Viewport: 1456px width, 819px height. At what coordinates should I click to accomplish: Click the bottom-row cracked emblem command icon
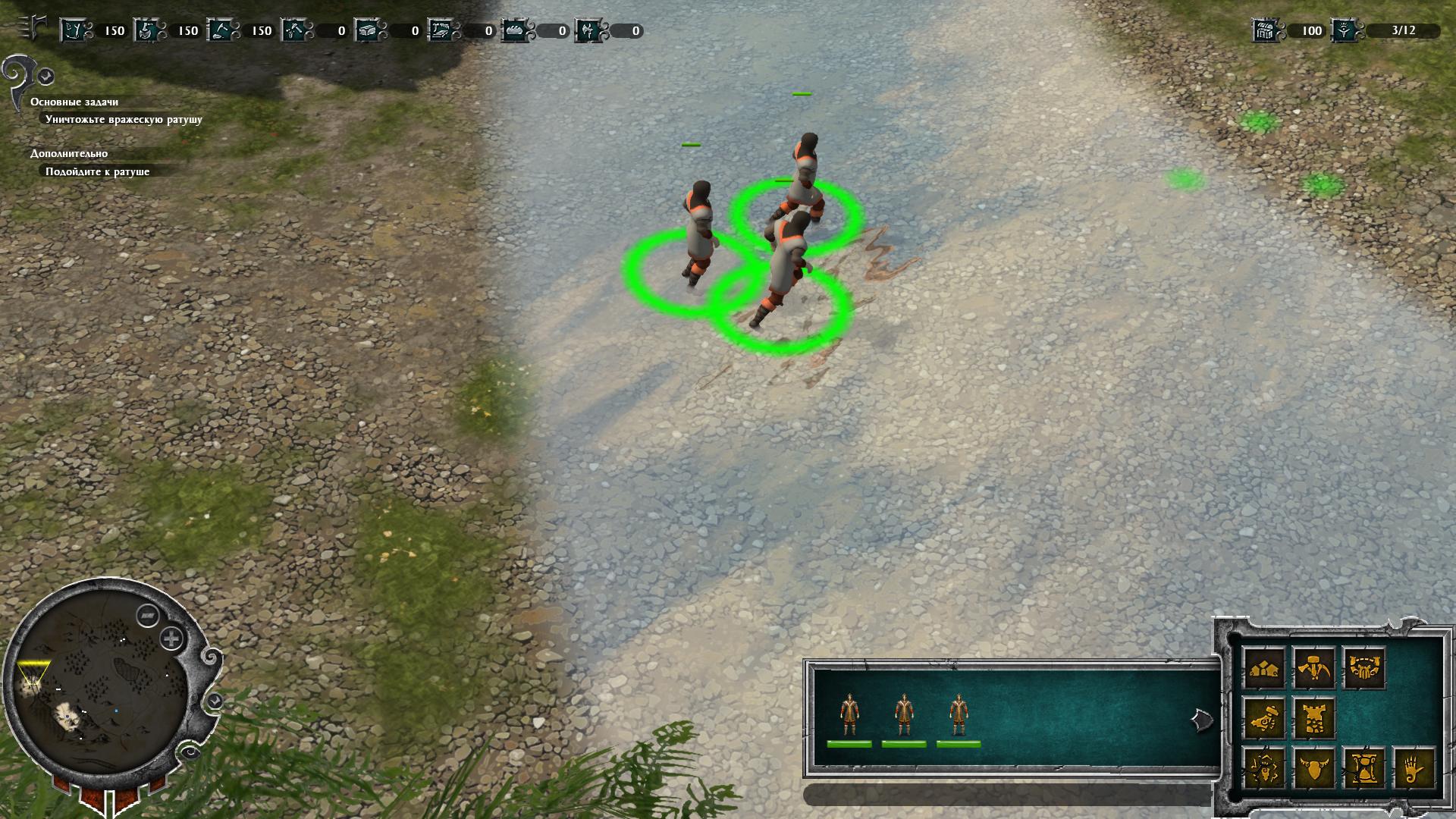1264,768
